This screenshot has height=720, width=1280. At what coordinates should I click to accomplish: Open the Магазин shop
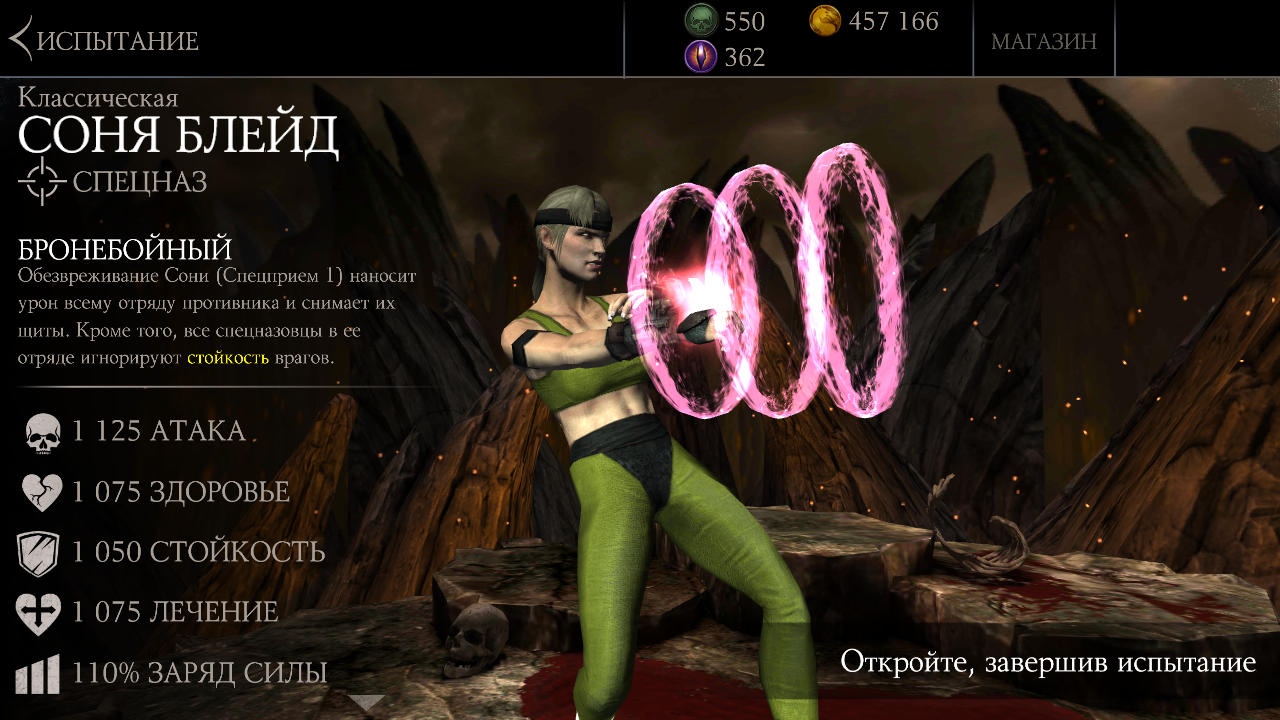pos(1043,41)
